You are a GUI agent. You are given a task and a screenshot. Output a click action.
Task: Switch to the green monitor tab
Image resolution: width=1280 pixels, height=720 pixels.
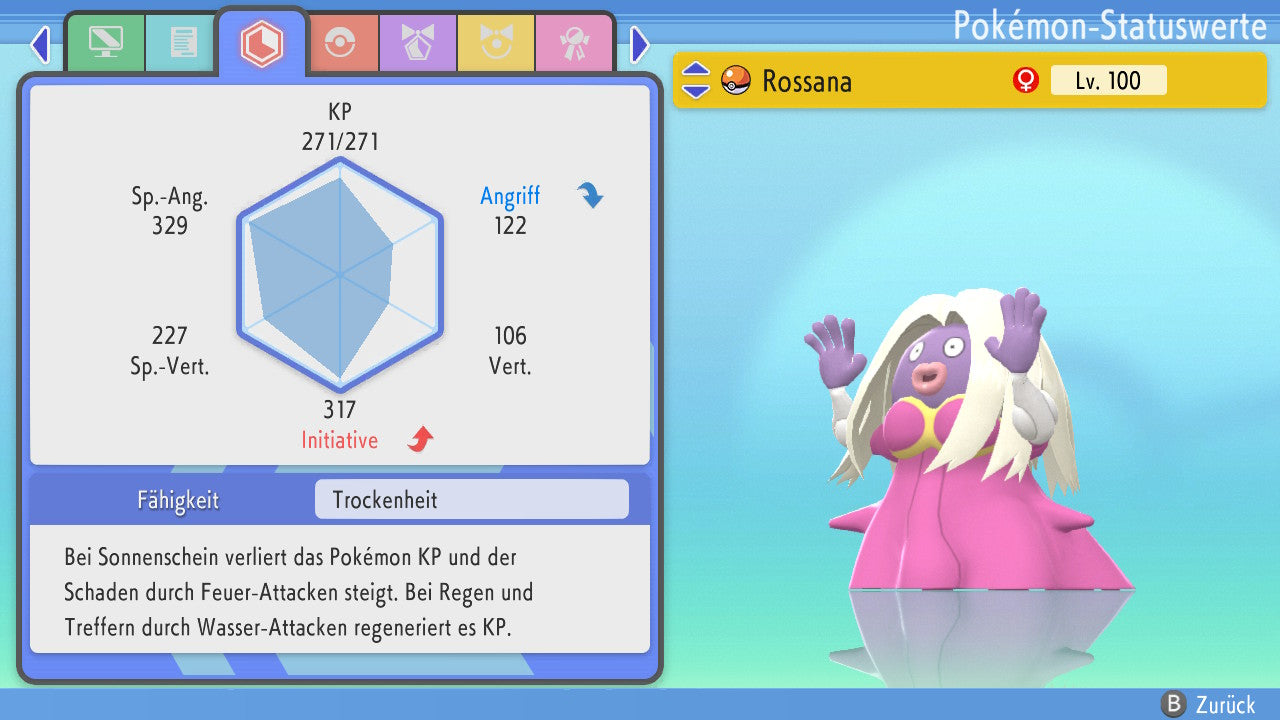[105, 42]
